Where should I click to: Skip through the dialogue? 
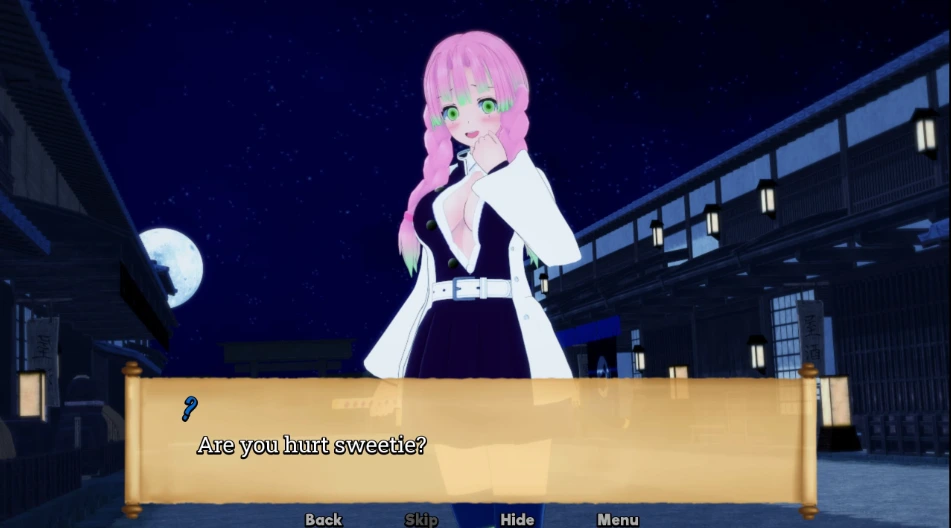click(x=421, y=519)
